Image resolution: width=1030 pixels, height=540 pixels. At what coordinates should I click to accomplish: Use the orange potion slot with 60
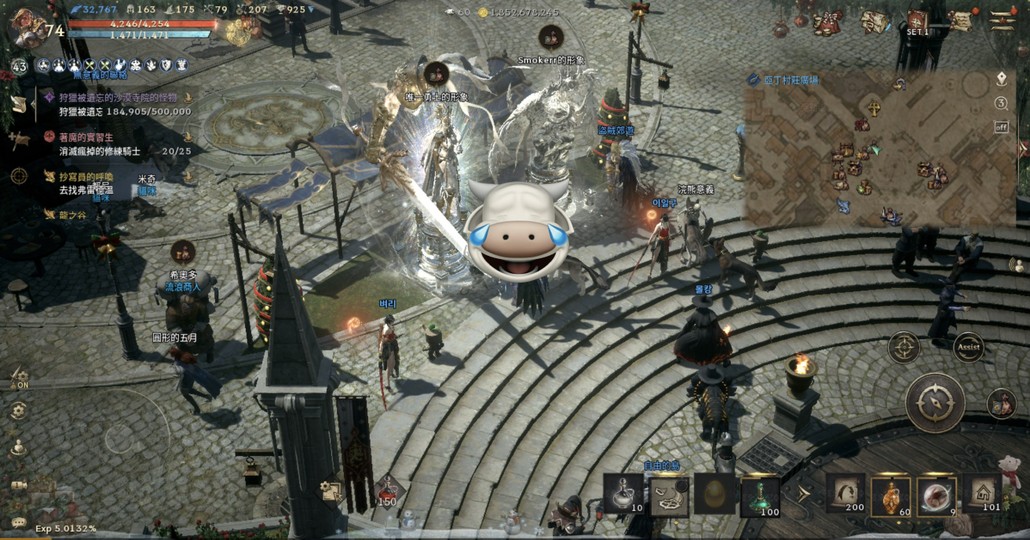click(890, 494)
